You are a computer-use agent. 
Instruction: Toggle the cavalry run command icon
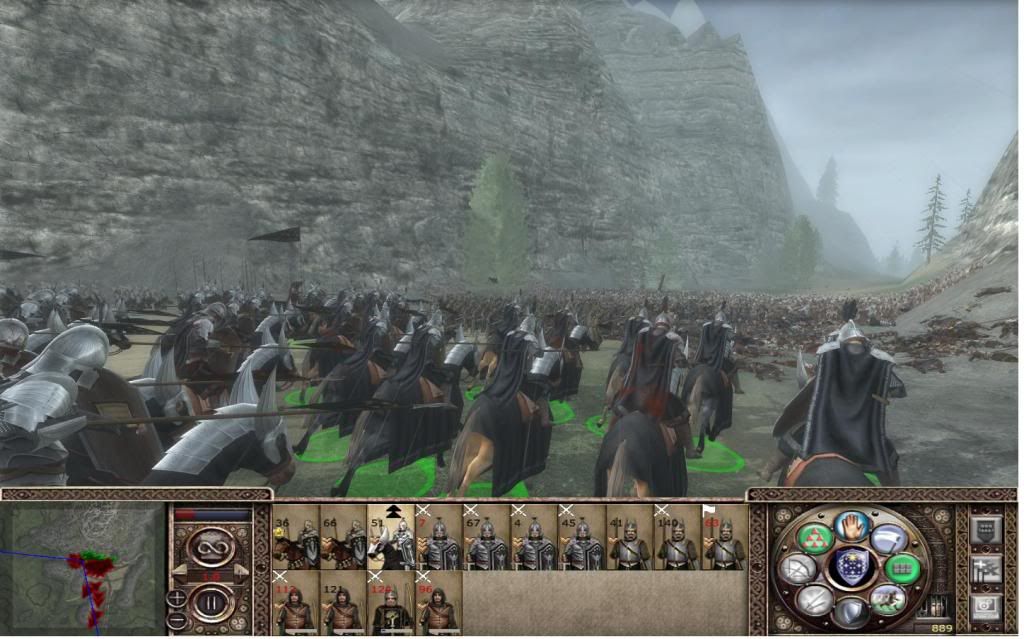(886, 599)
